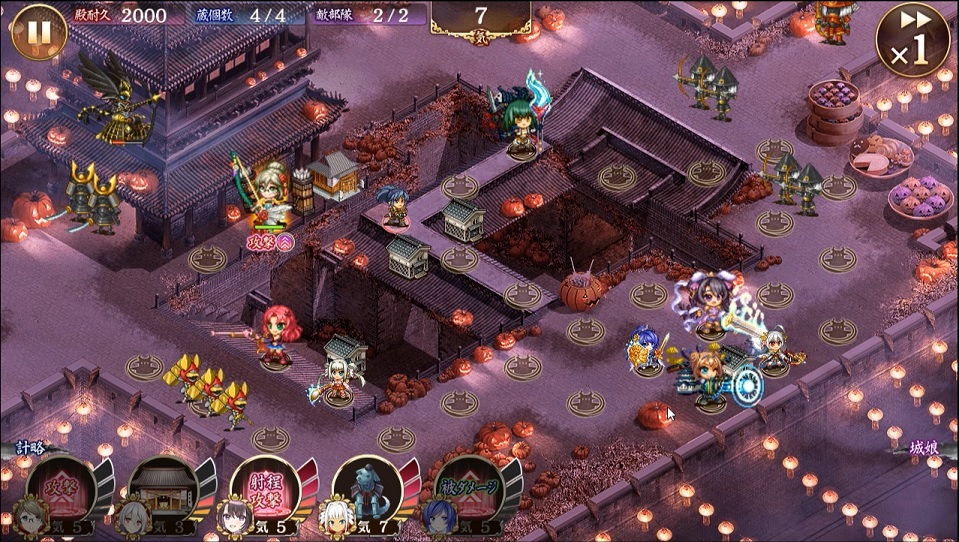Activate the 被ダメージ stratagem
The image size is (959, 542).
coord(470,492)
